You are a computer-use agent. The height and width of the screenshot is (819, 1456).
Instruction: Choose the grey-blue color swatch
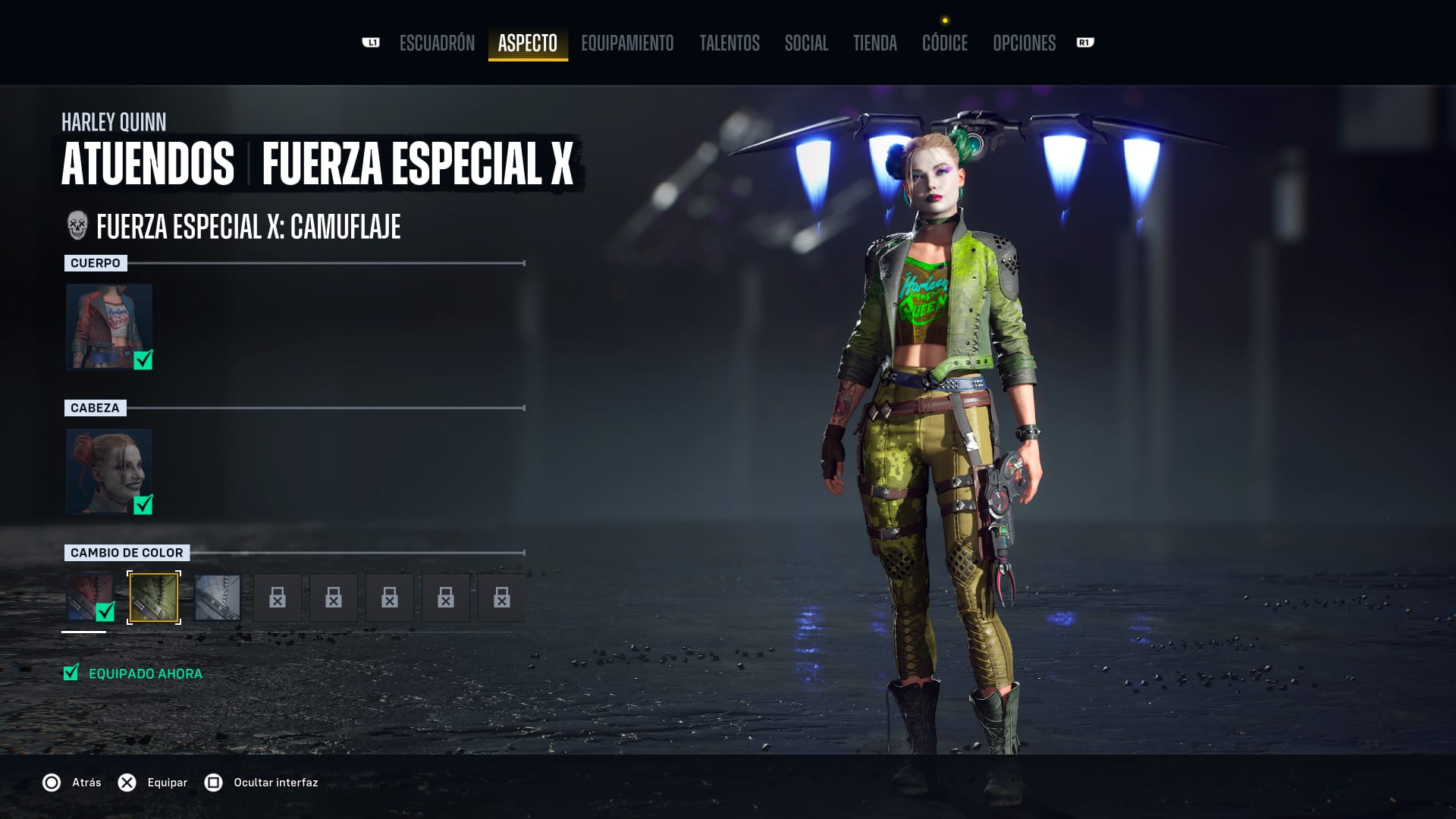click(218, 598)
